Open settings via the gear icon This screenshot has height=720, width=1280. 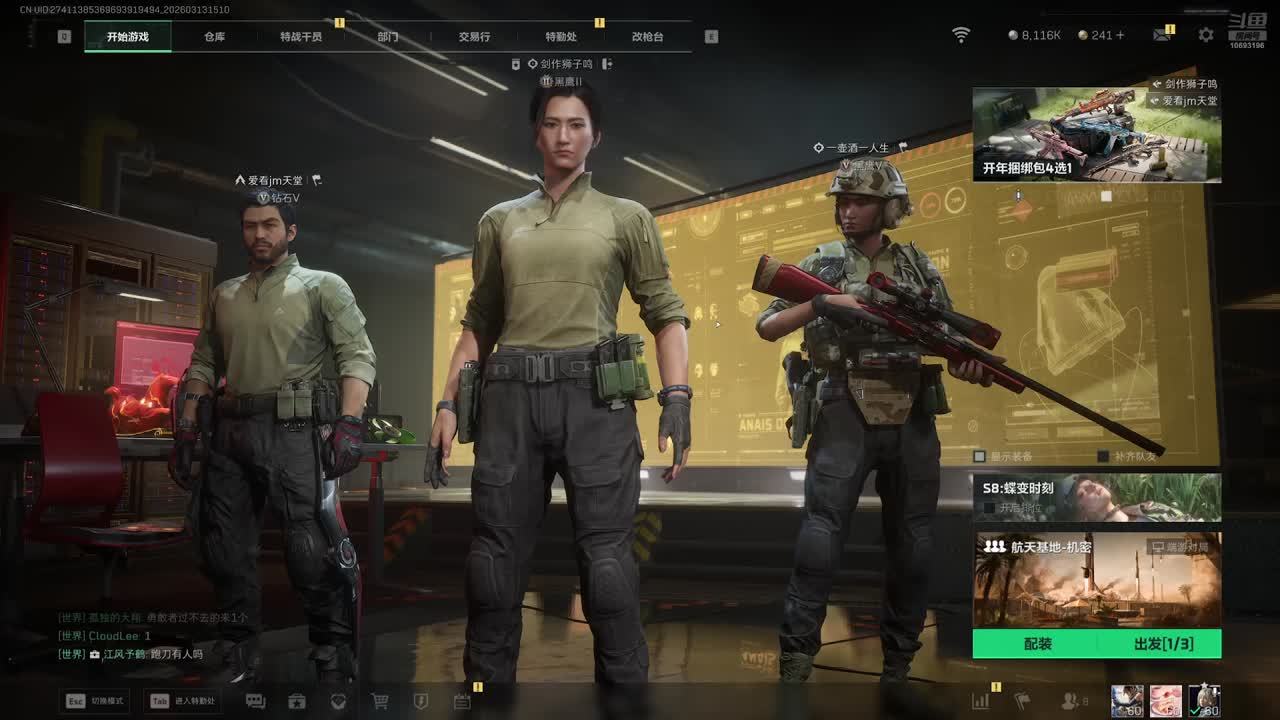pyautogui.click(x=1206, y=35)
